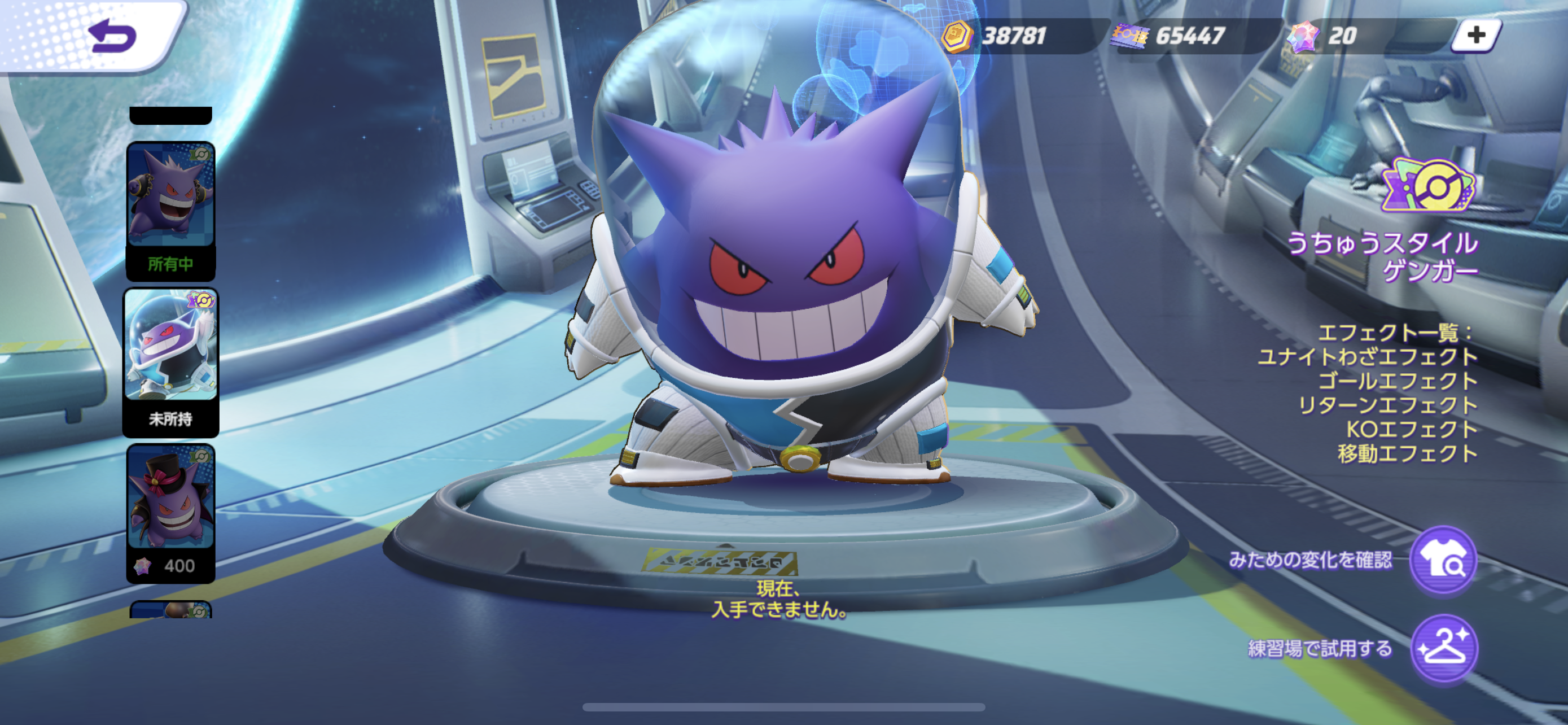This screenshot has width=1568, height=725.
Task: Select the owned default Gengar holowear
Action: (x=170, y=210)
